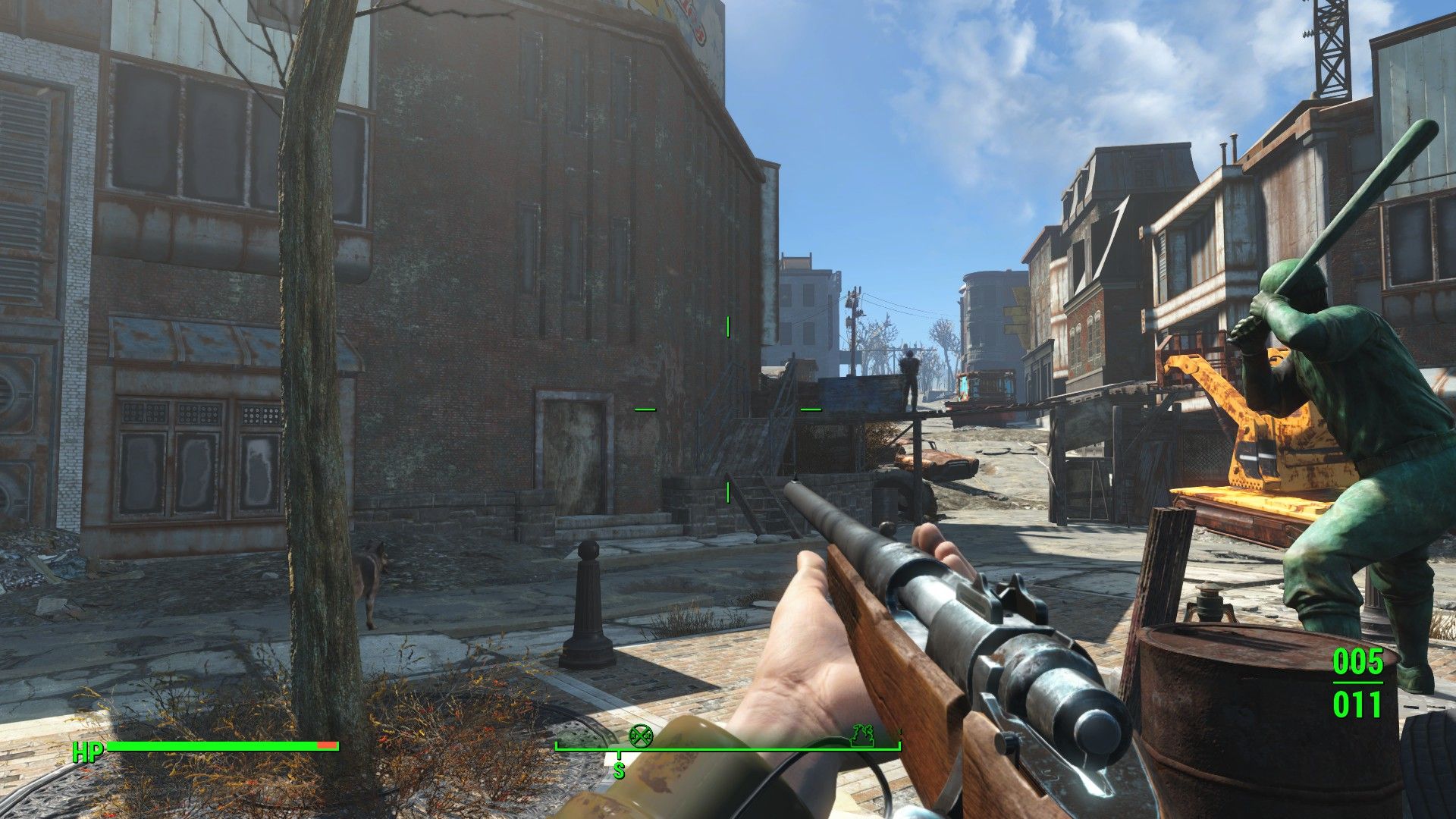Select the ruins location marker on the compass

[x=863, y=735]
